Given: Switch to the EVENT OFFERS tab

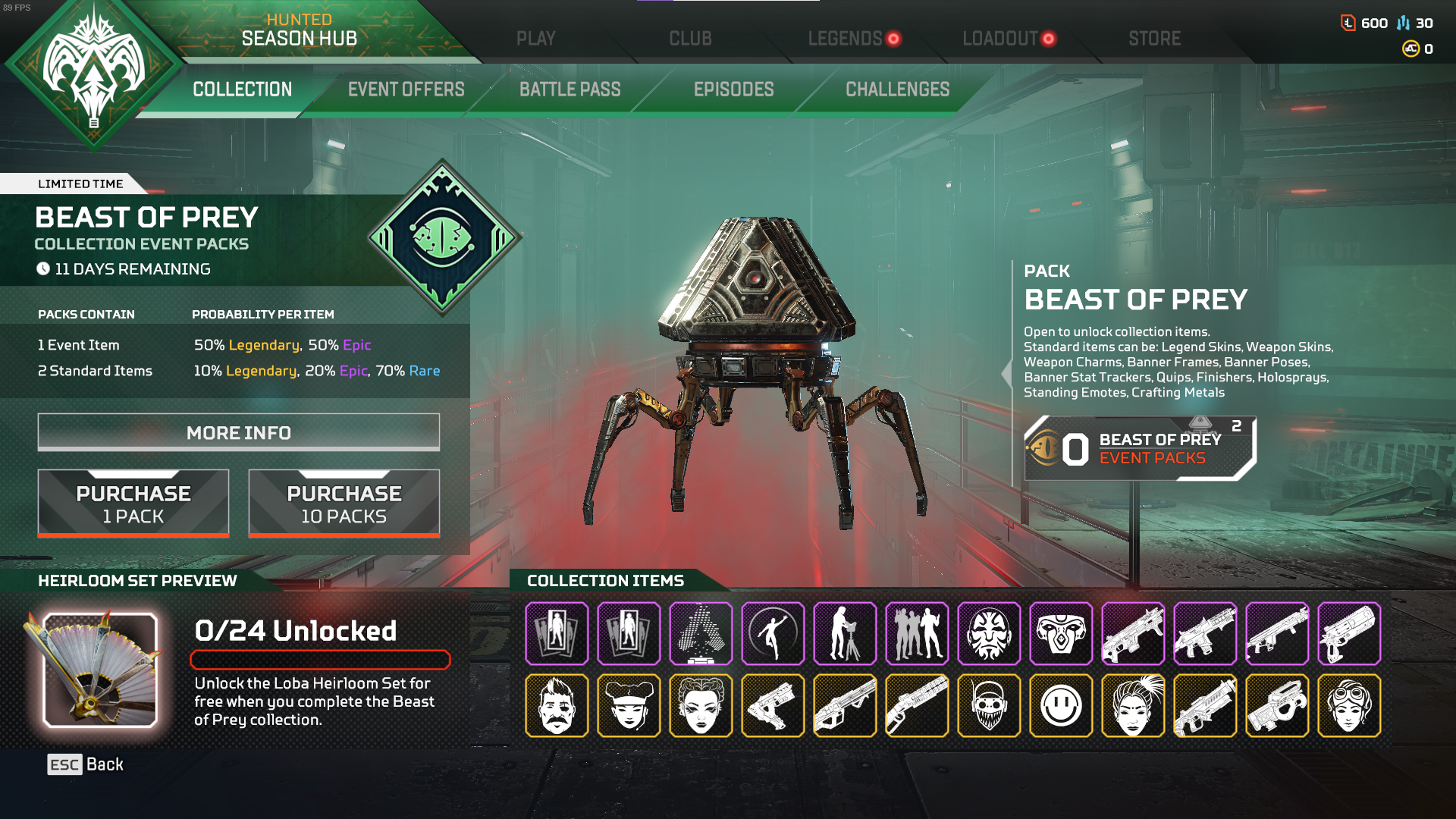Looking at the screenshot, I should pos(406,89).
